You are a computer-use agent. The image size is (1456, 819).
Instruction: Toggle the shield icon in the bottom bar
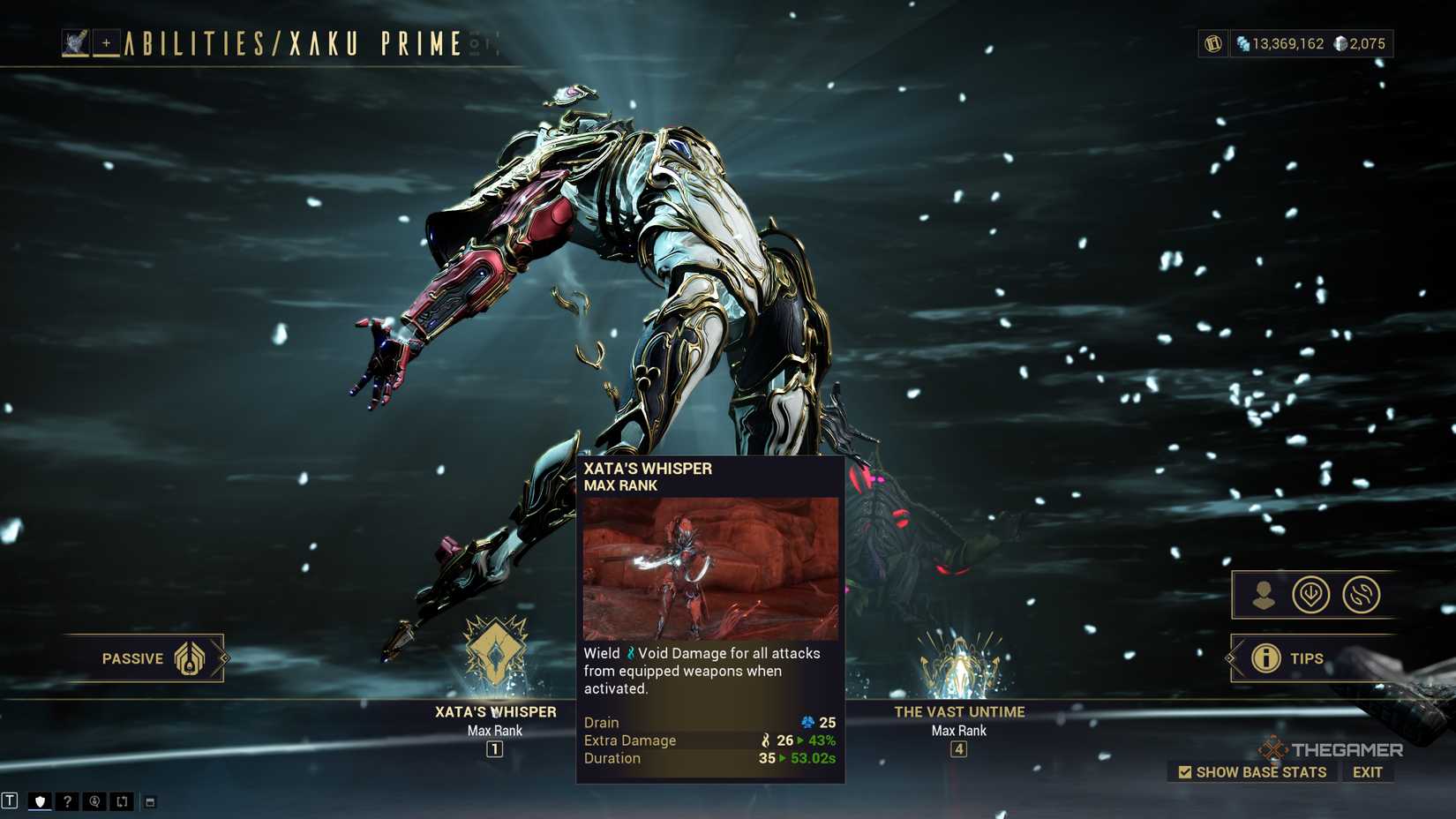40,800
